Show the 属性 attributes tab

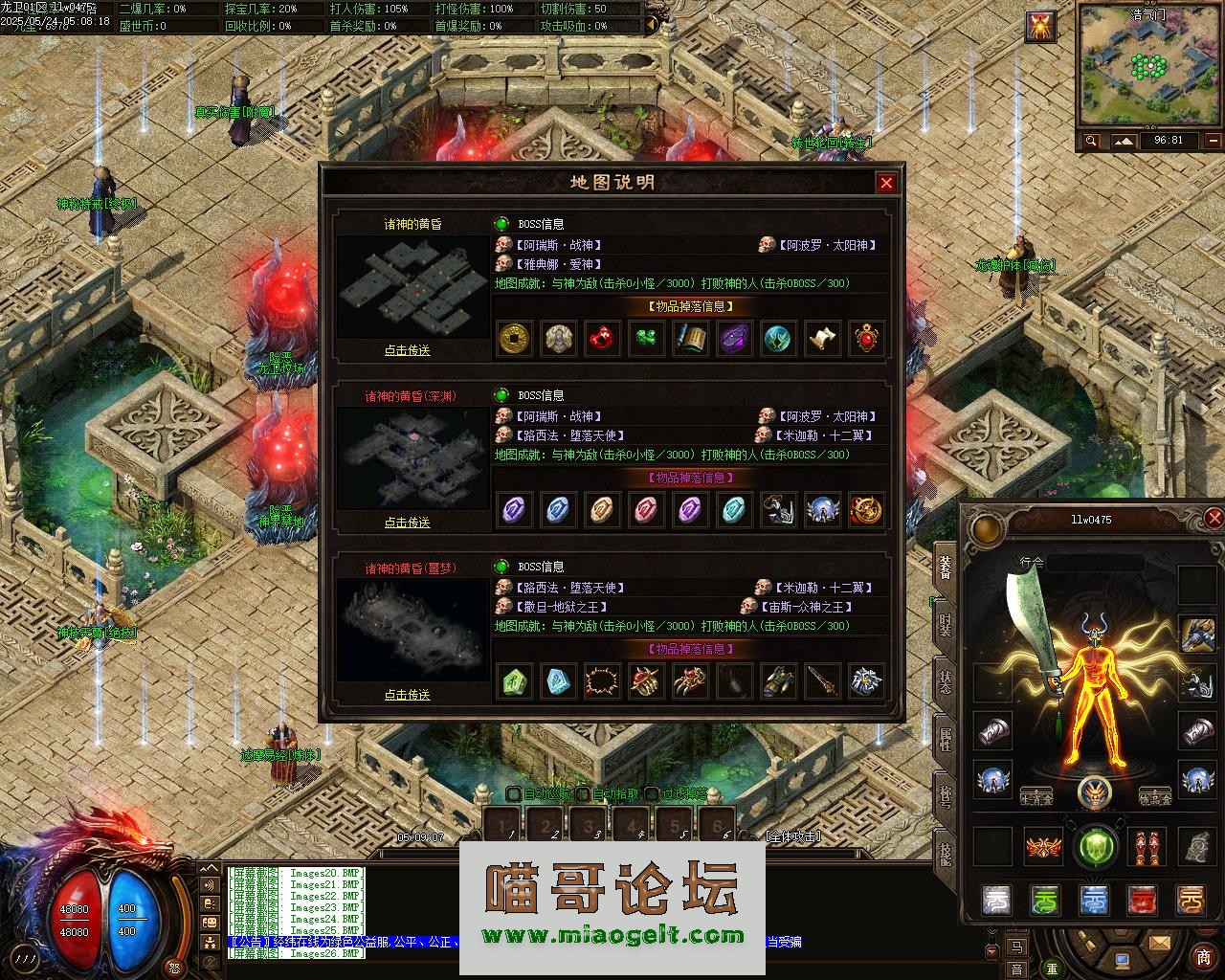tap(947, 737)
